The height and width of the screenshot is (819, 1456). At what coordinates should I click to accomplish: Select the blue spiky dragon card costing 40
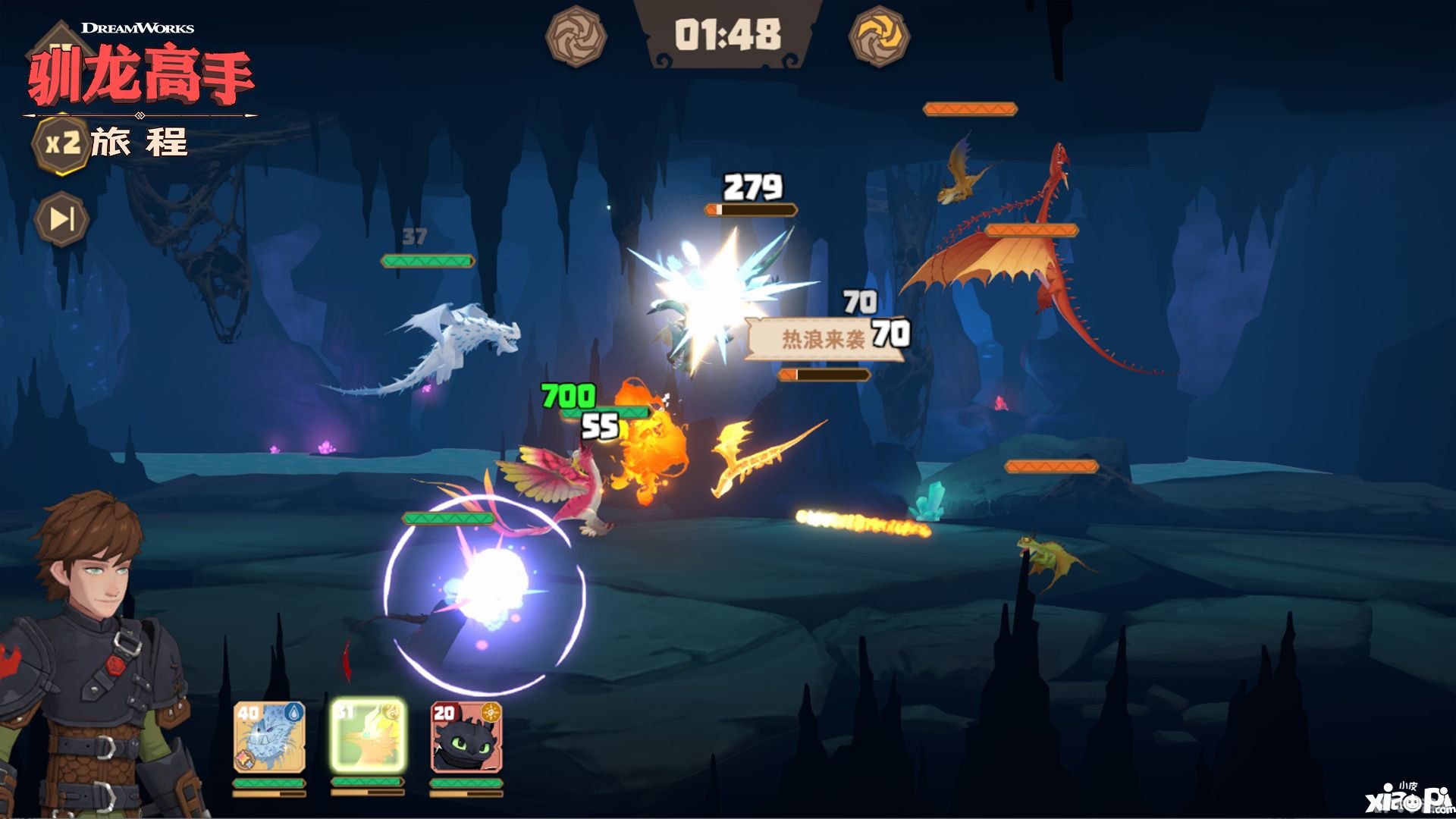269,737
